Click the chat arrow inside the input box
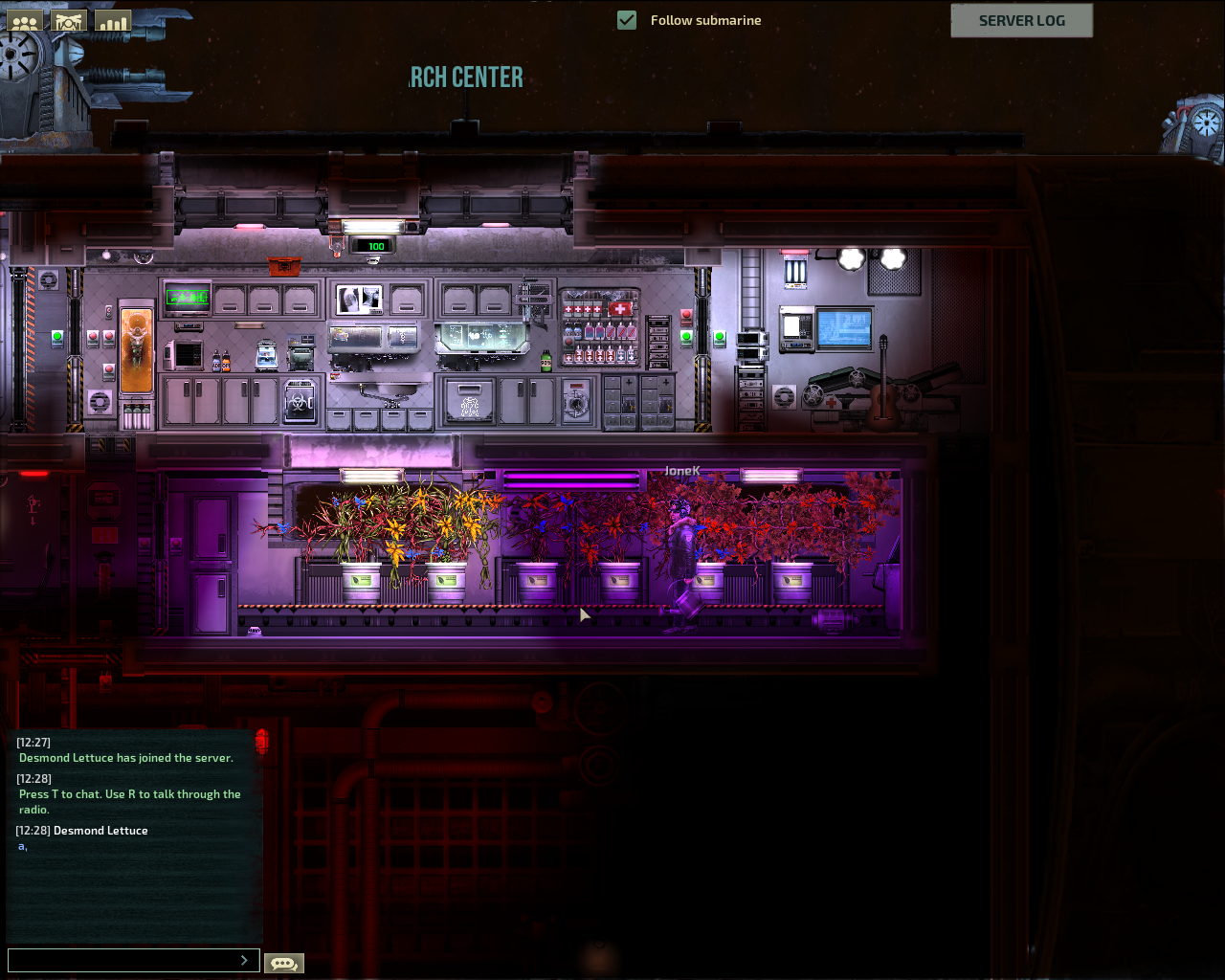The height and width of the screenshot is (980, 1225). [x=244, y=960]
